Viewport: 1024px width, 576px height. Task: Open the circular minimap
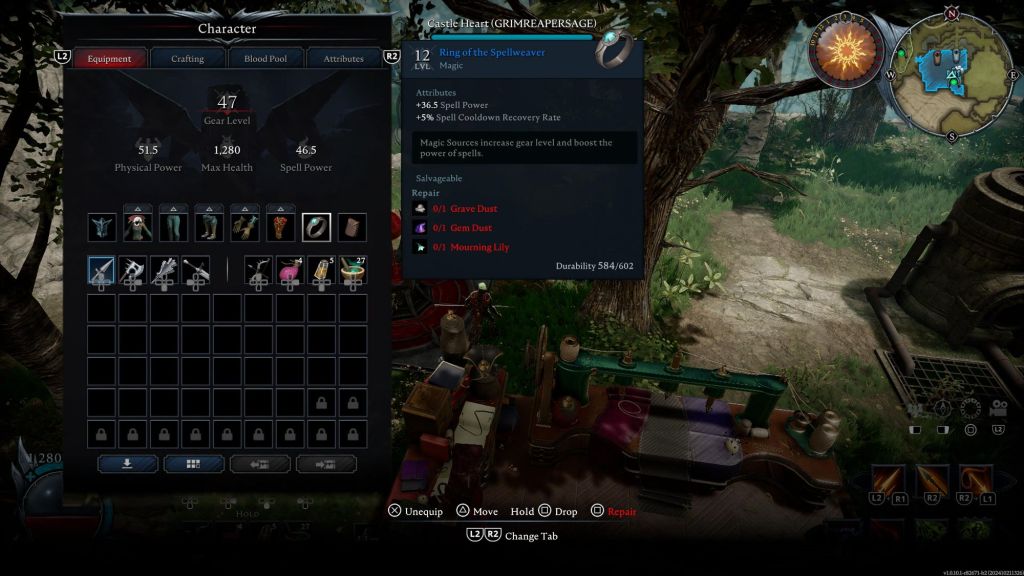coord(954,70)
